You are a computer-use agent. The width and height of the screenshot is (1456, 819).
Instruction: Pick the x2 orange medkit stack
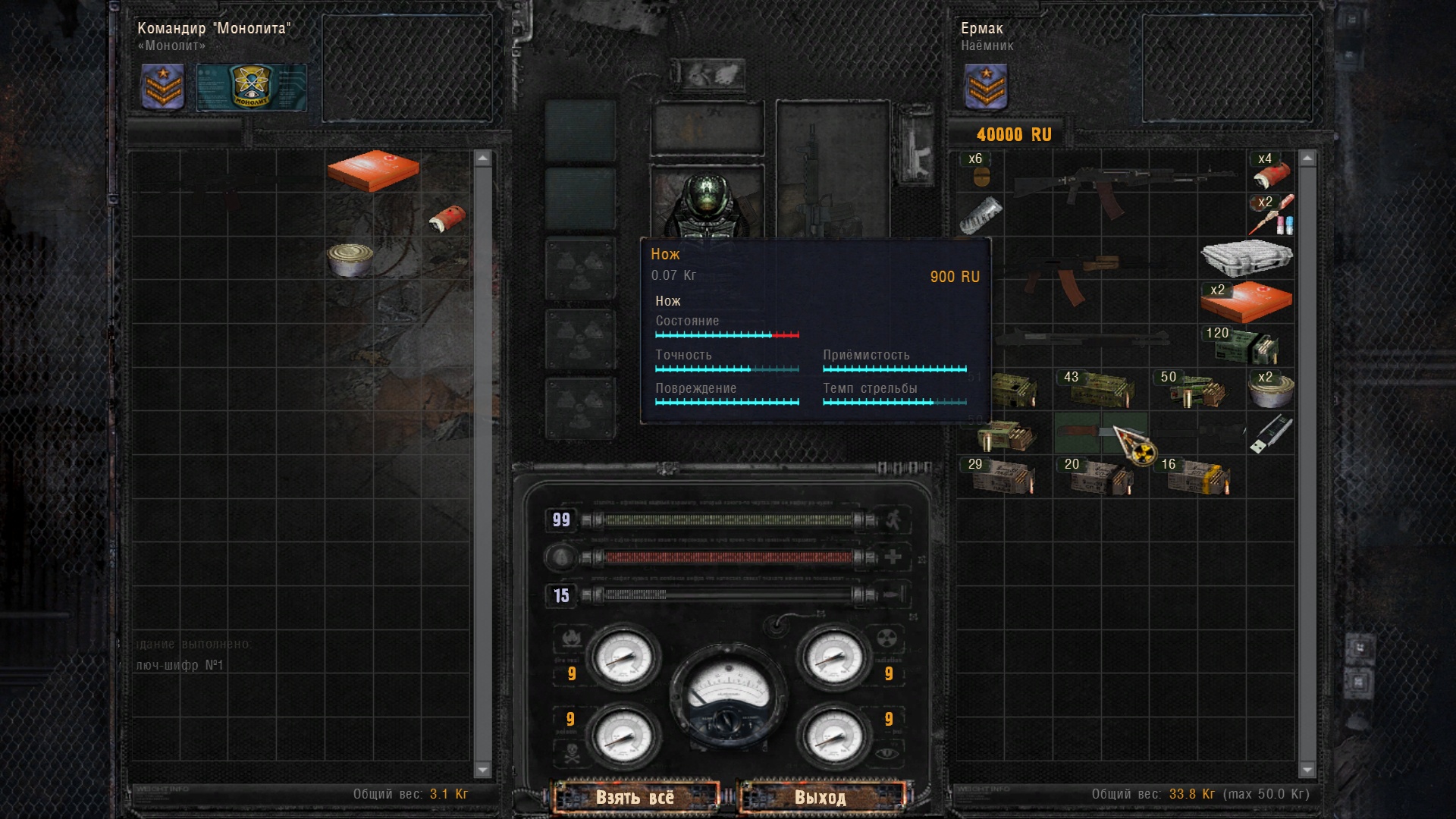tap(1246, 302)
